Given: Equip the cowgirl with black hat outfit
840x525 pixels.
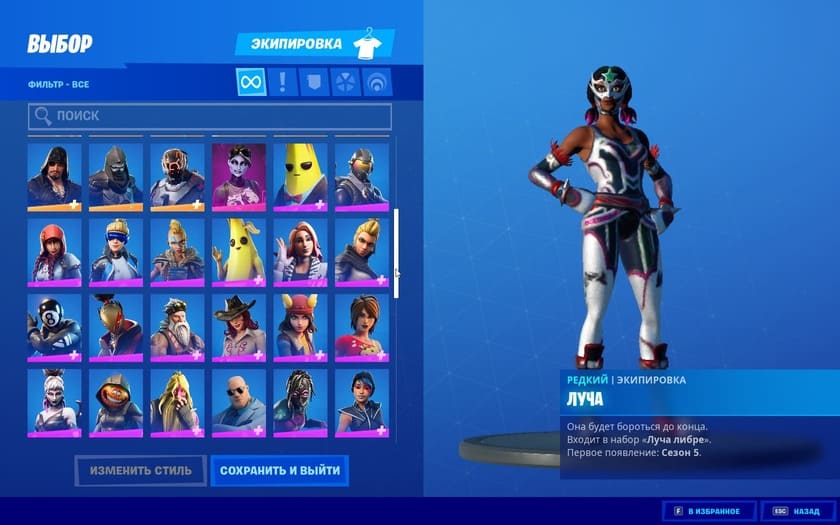Looking at the screenshot, I should pos(239,326).
